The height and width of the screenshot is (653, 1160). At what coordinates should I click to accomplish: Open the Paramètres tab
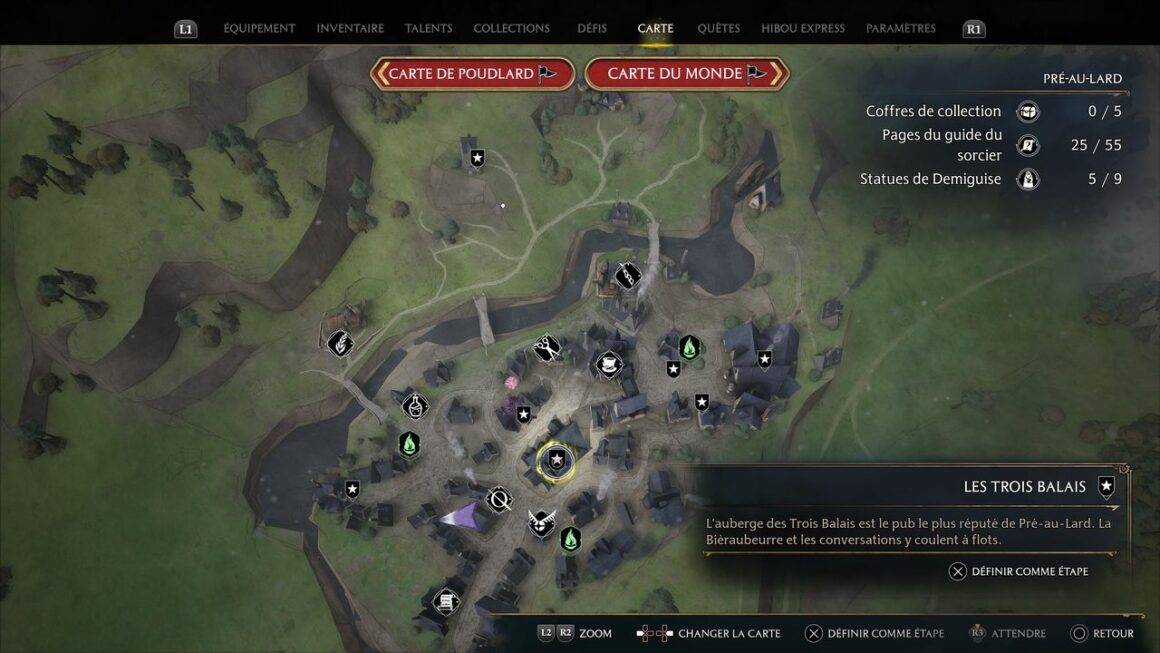click(x=900, y=28)
